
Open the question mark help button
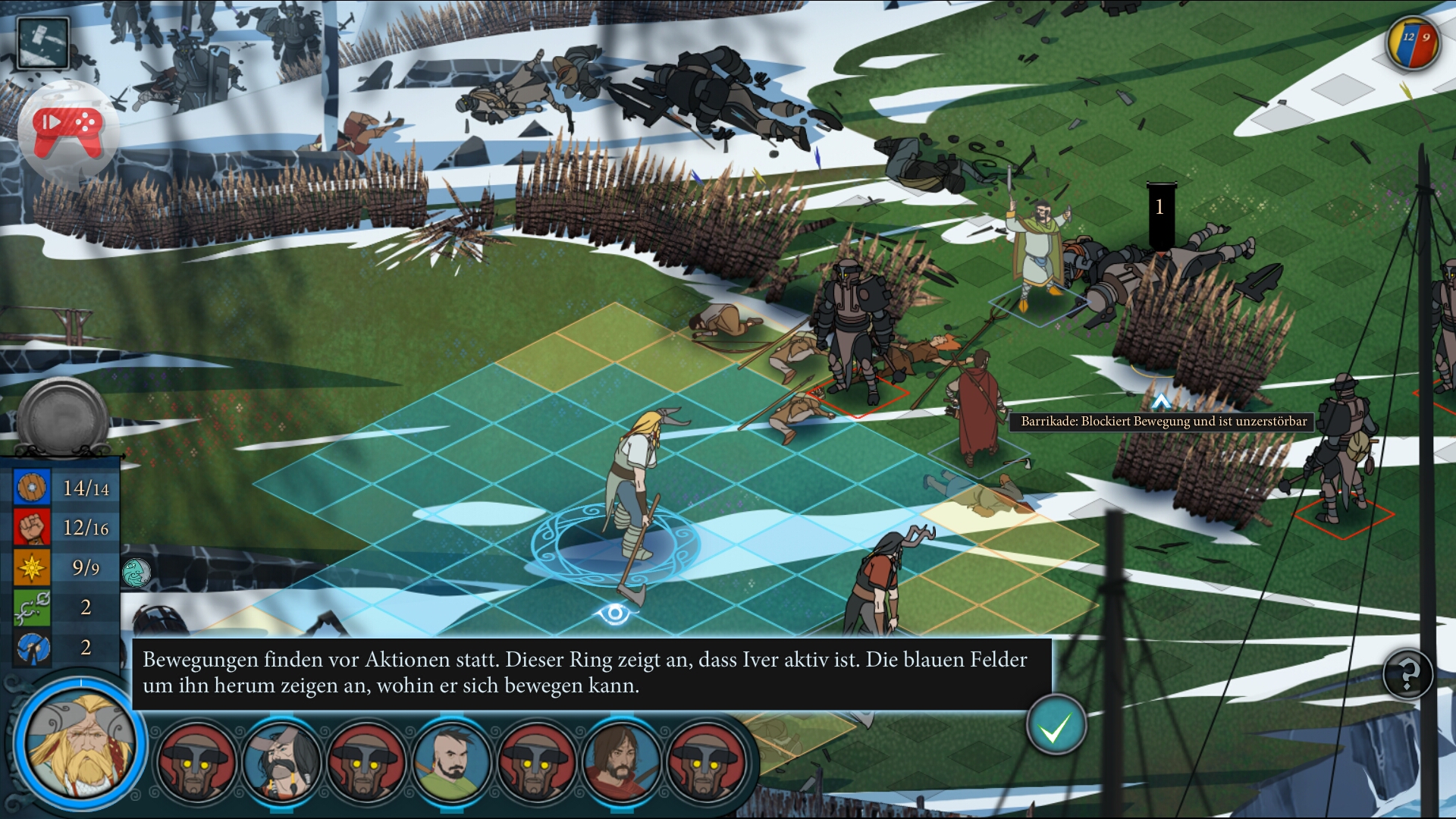pos(1407,673)
